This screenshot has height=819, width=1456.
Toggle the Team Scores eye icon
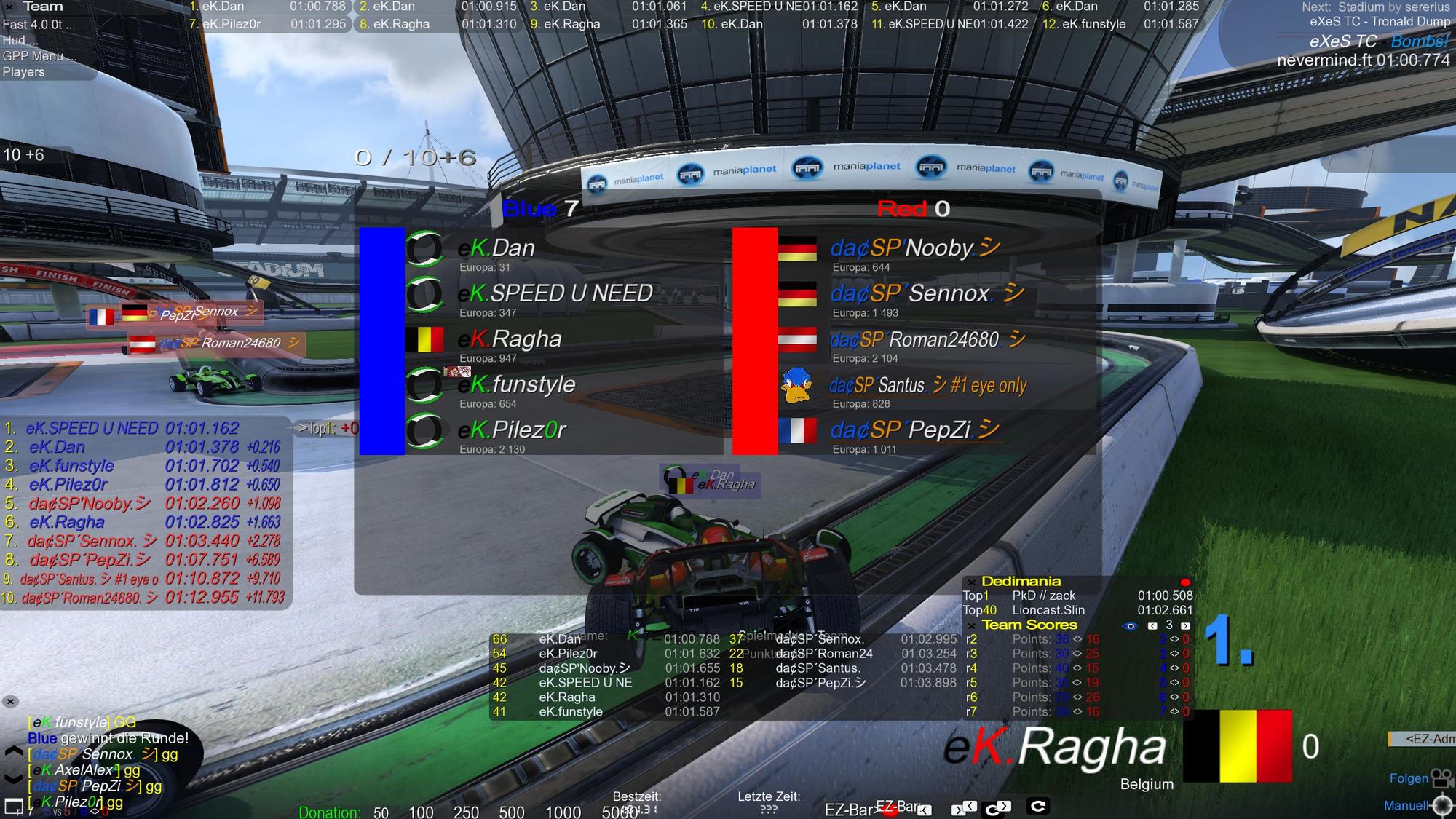point(1130,625)
